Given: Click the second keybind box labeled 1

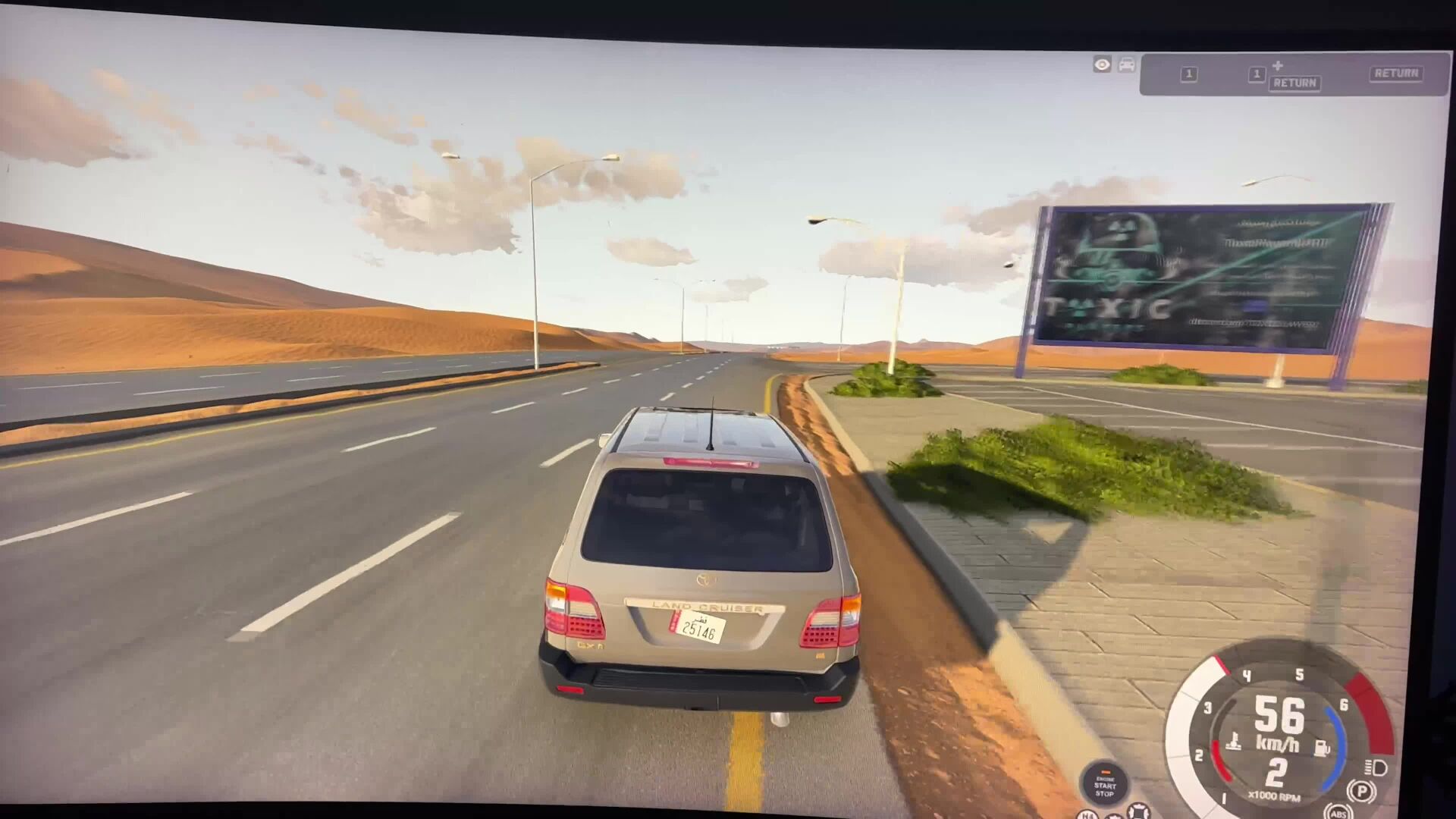Looking at the screenshot, I should tap(1257, 74).
